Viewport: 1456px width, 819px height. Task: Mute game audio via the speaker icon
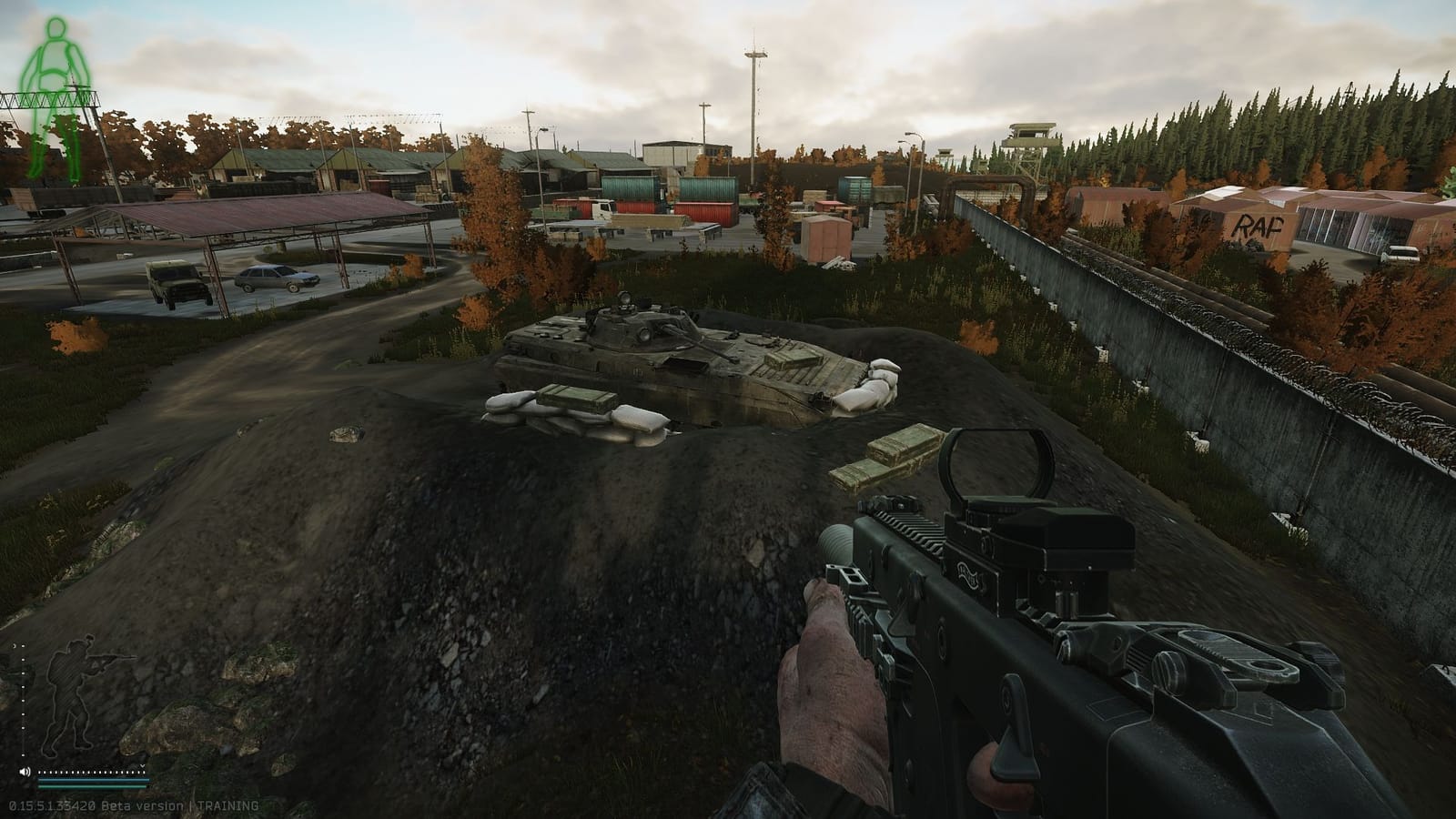coord(25,771)
